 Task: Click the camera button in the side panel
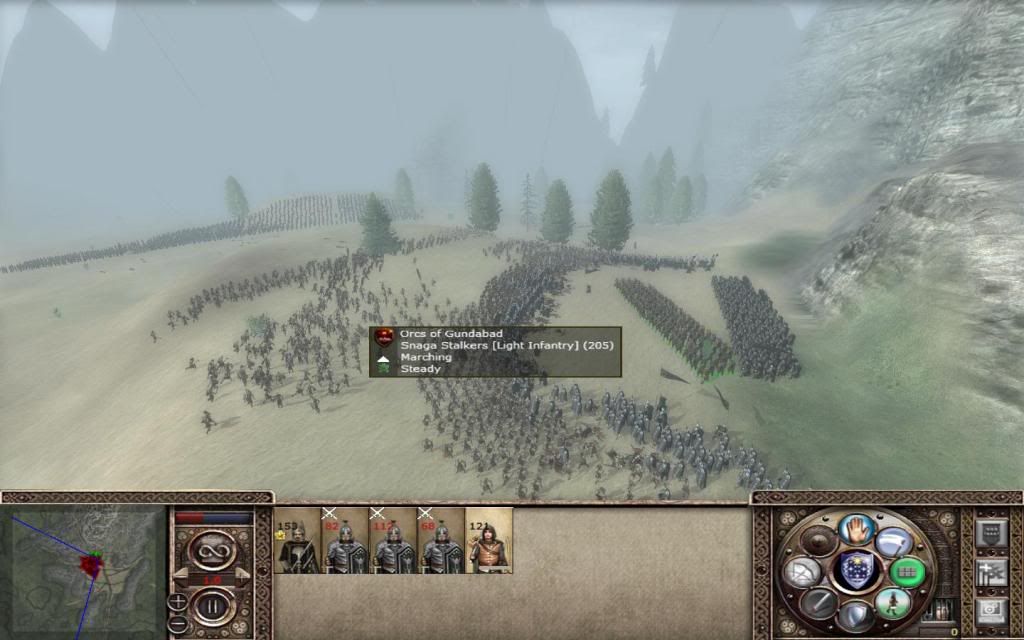pyautogui.click(x=990, y=609)
